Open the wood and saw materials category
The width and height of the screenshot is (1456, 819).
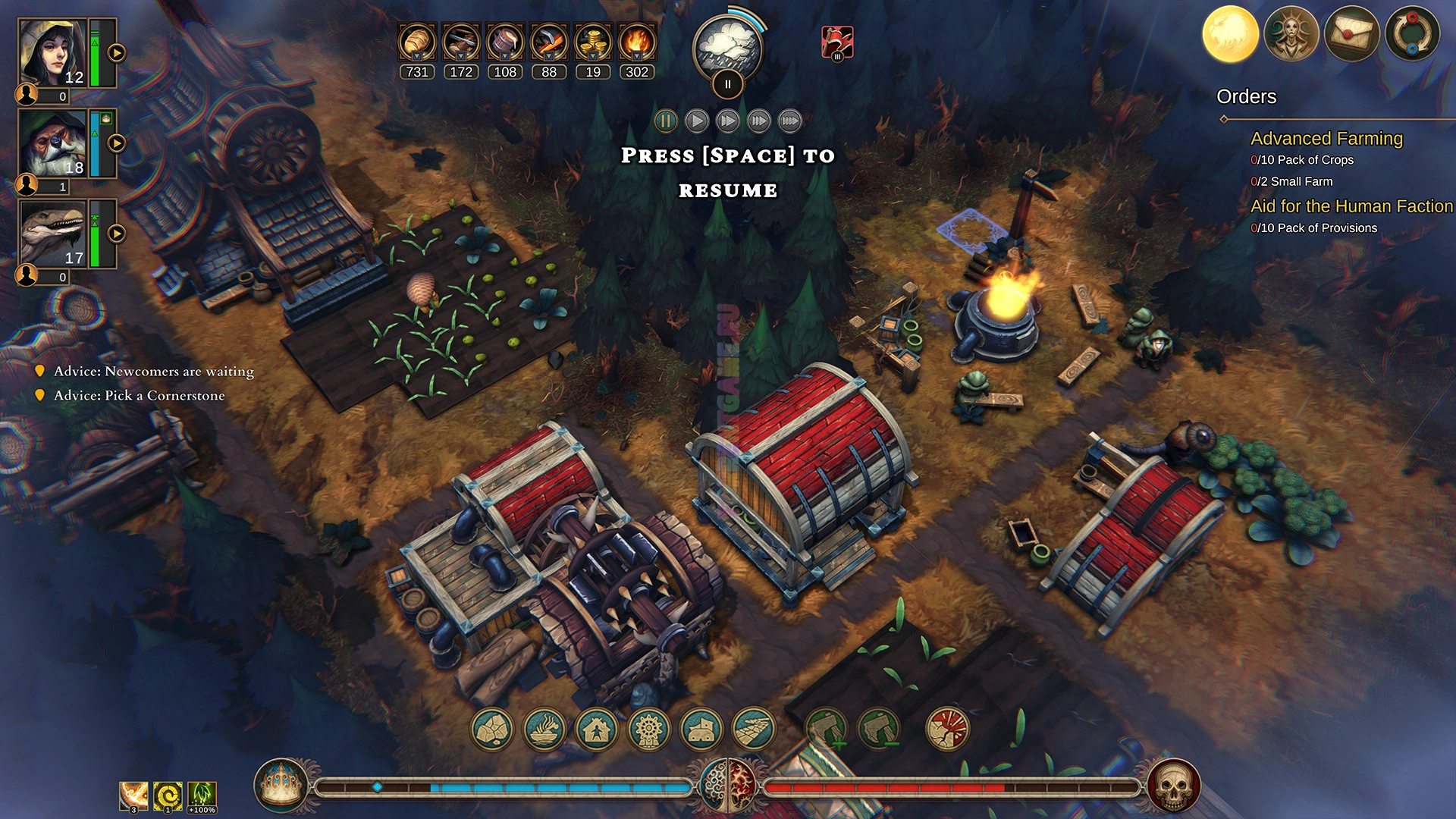click(x=461, y=42)
